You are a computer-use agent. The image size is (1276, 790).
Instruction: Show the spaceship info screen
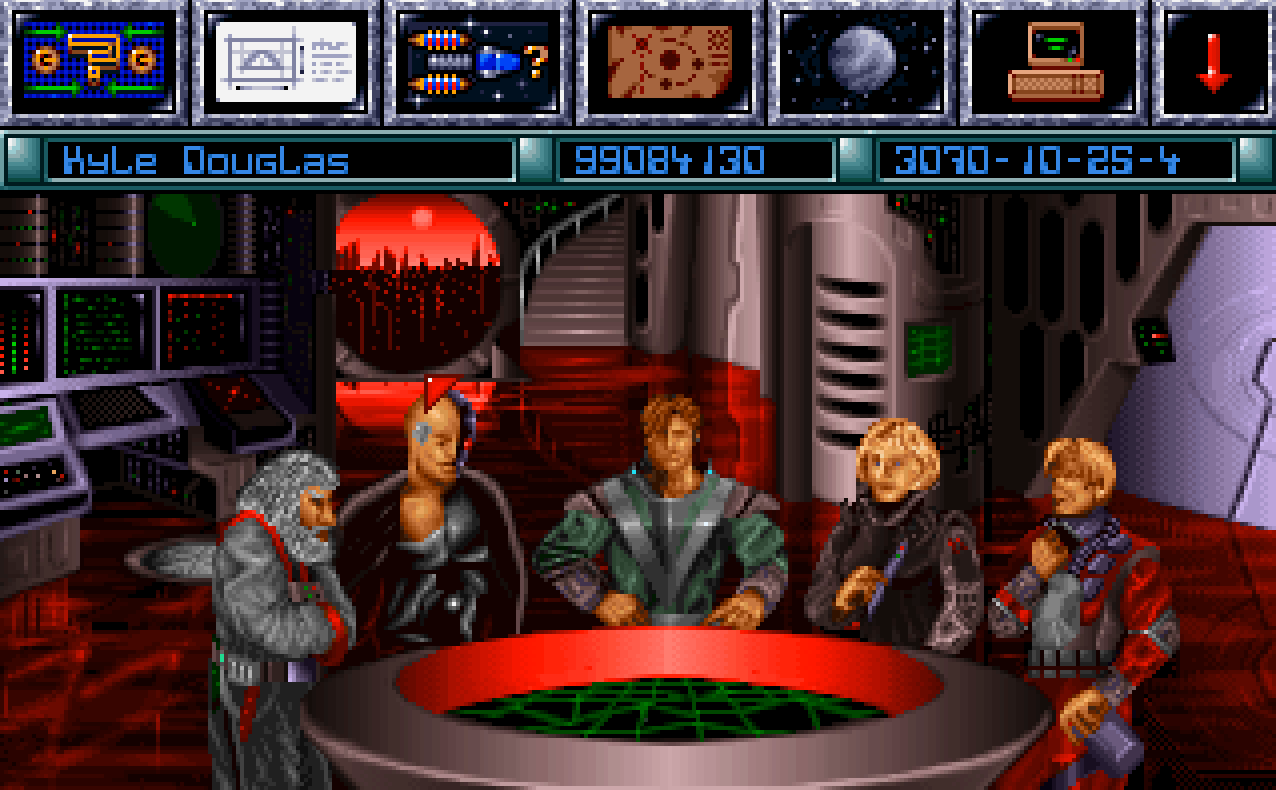(478, 60)
